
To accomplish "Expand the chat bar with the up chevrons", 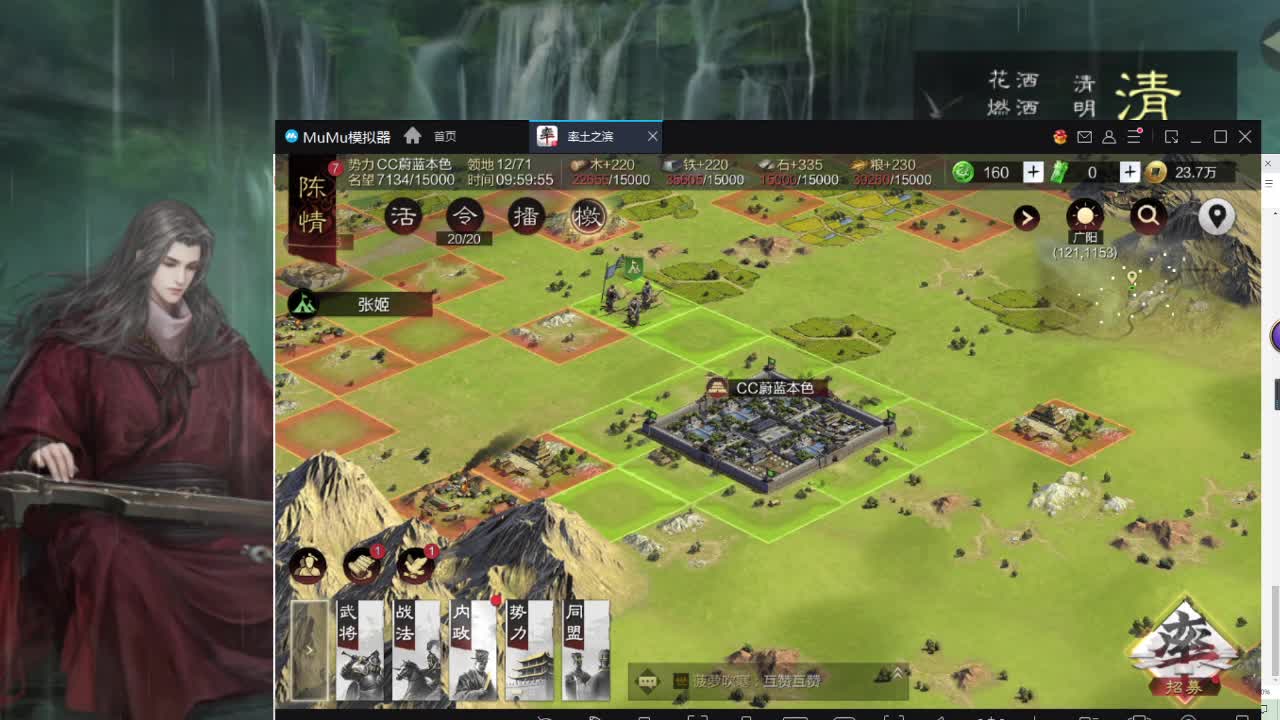I will pos(896,673).
